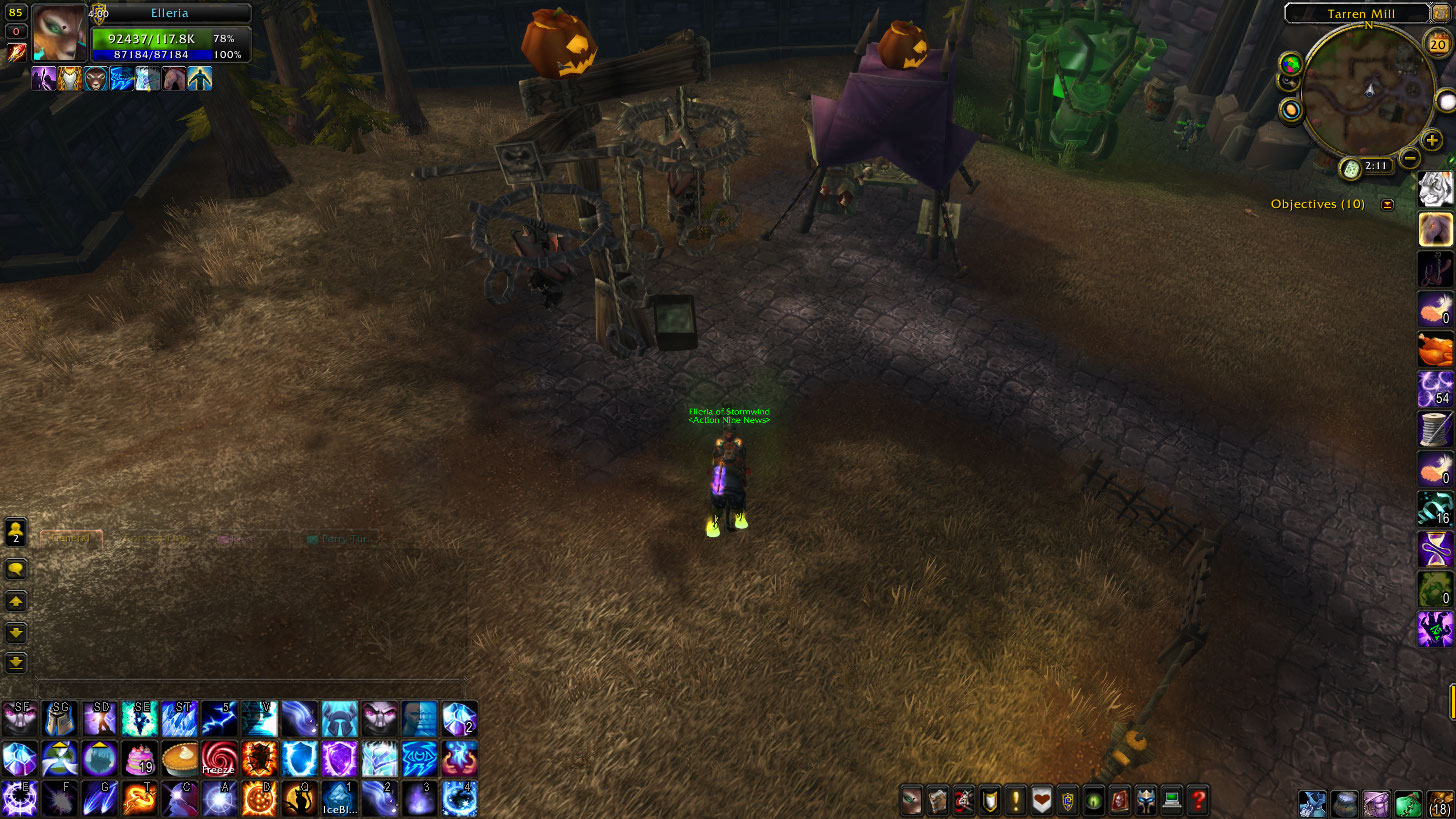Screen dimensions: 1456x819
Task: Open the calendar showing day 20
Action: click(1437, 42)
